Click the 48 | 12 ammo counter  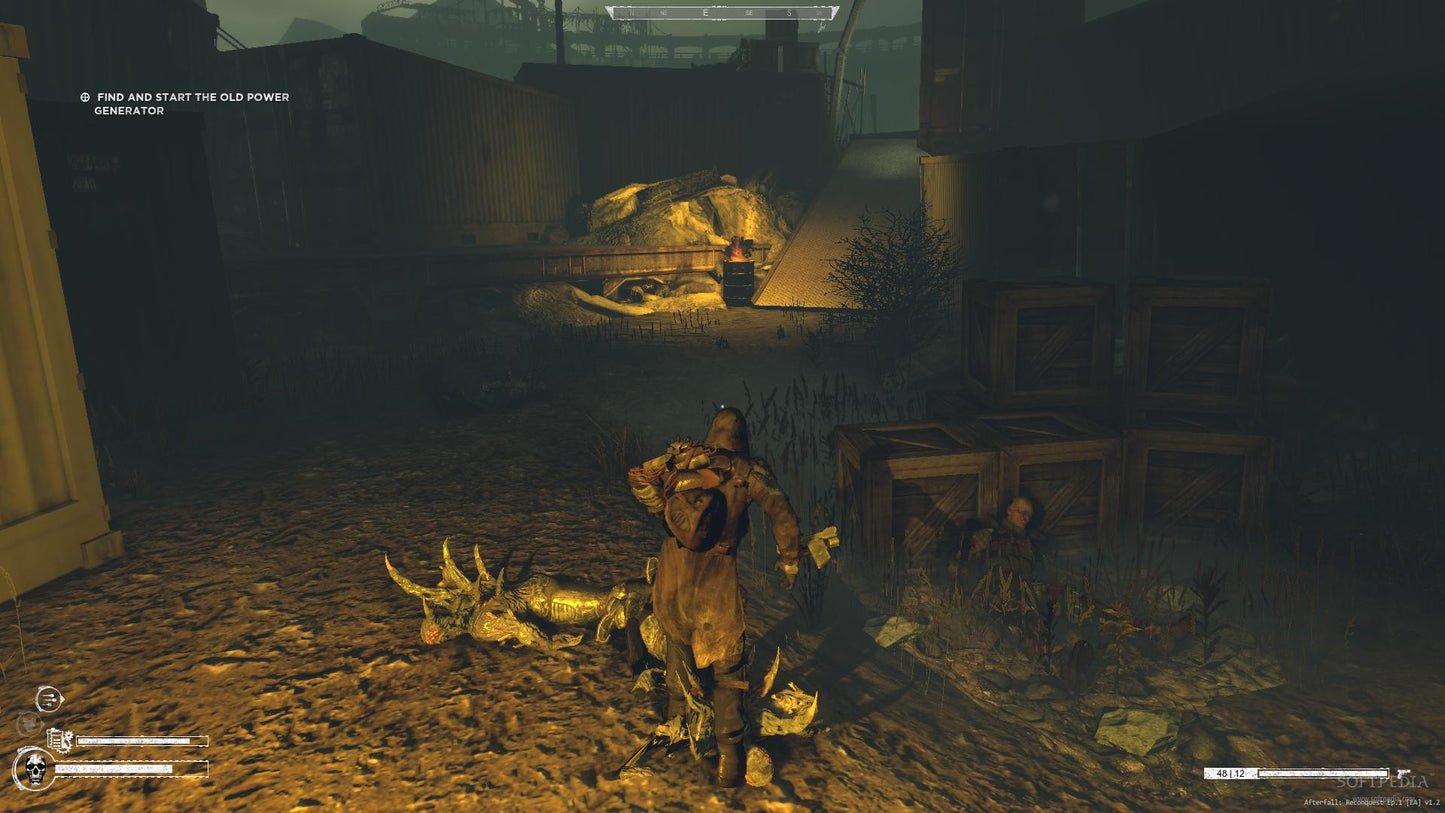click(1232, 772)
